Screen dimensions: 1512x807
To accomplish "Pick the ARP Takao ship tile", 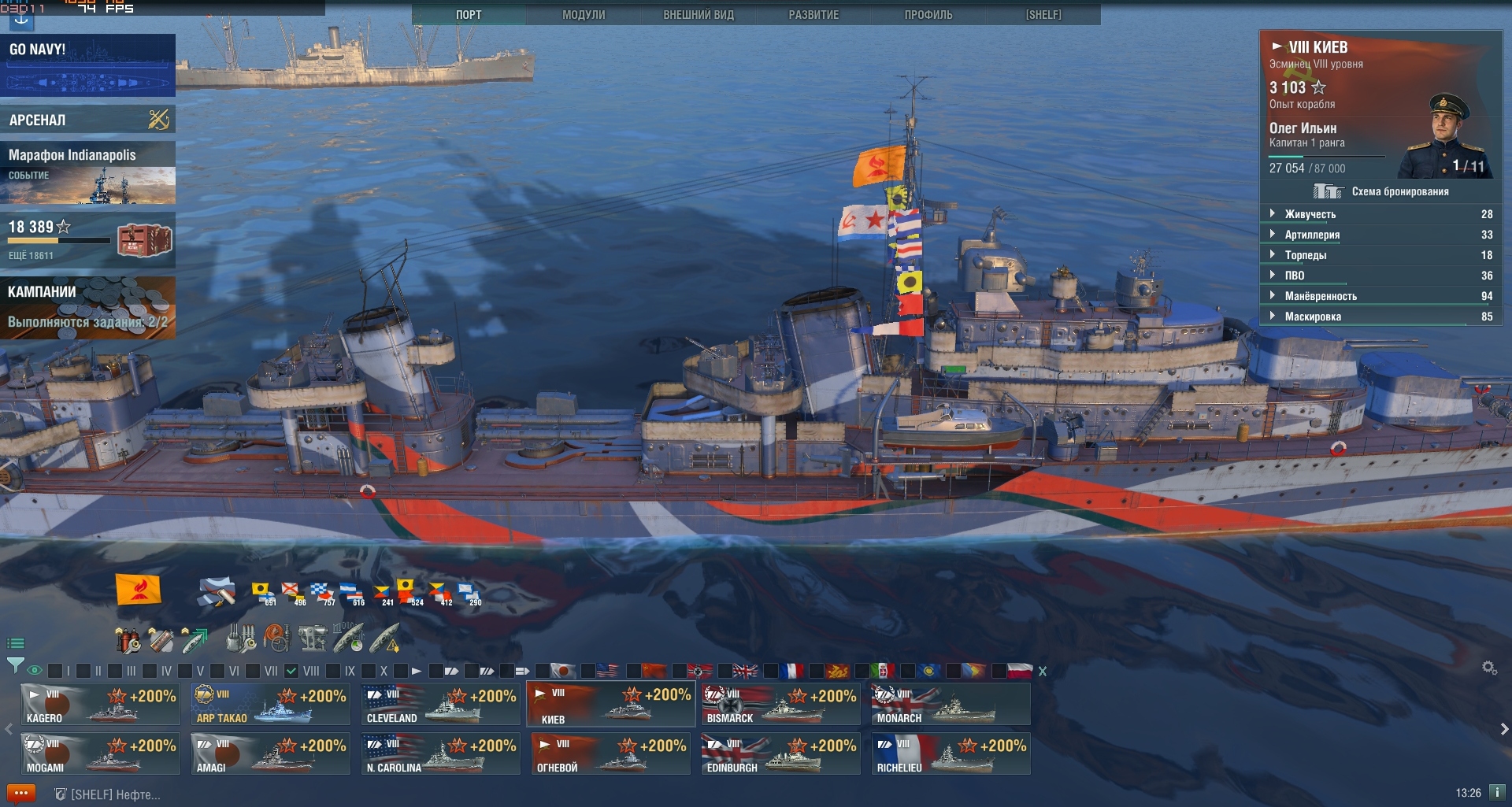I will coord(271,704).
